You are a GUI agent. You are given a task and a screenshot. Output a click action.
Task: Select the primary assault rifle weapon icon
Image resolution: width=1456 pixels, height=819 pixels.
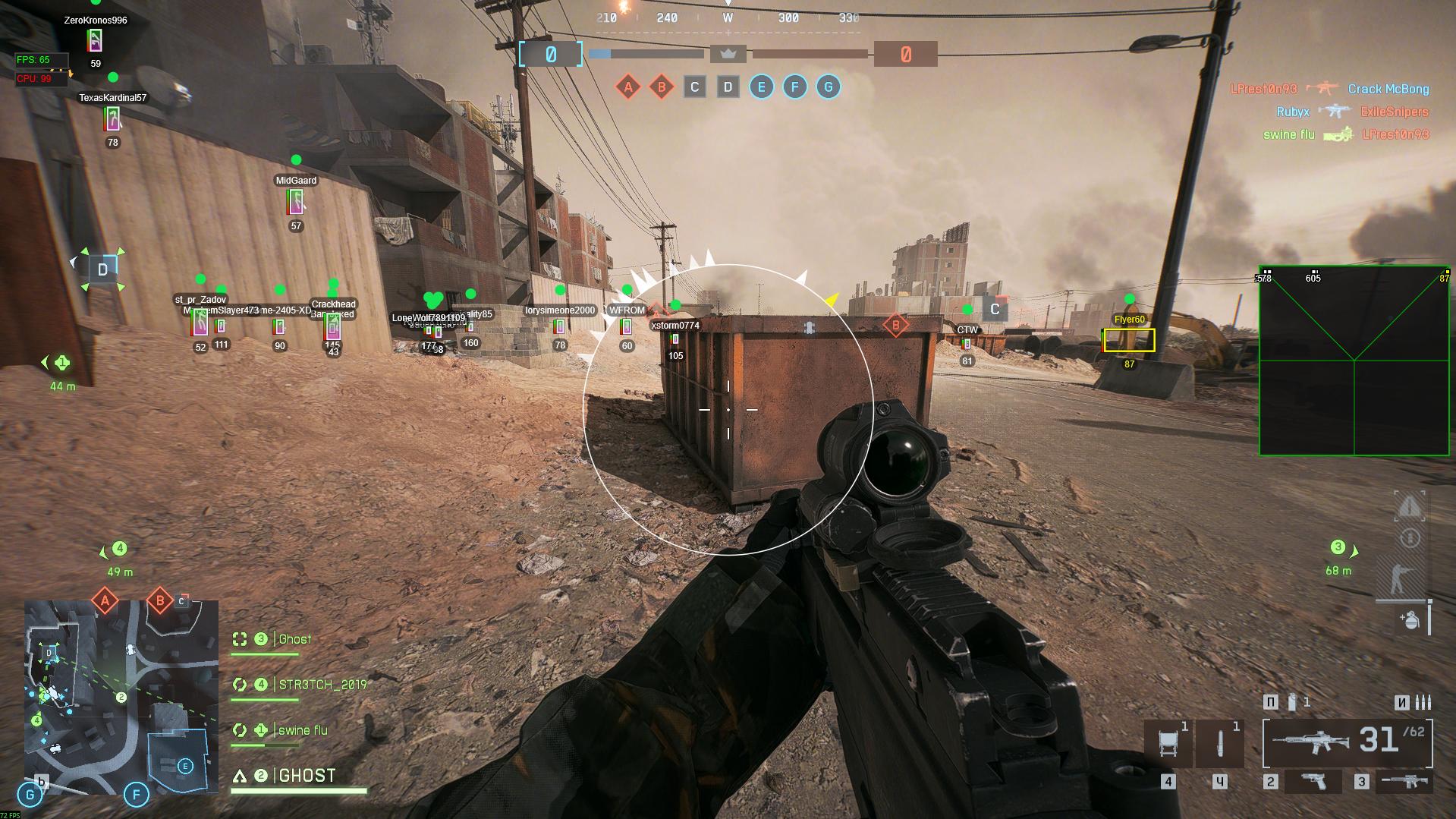pyautogui.click(x=1310, y=741)
